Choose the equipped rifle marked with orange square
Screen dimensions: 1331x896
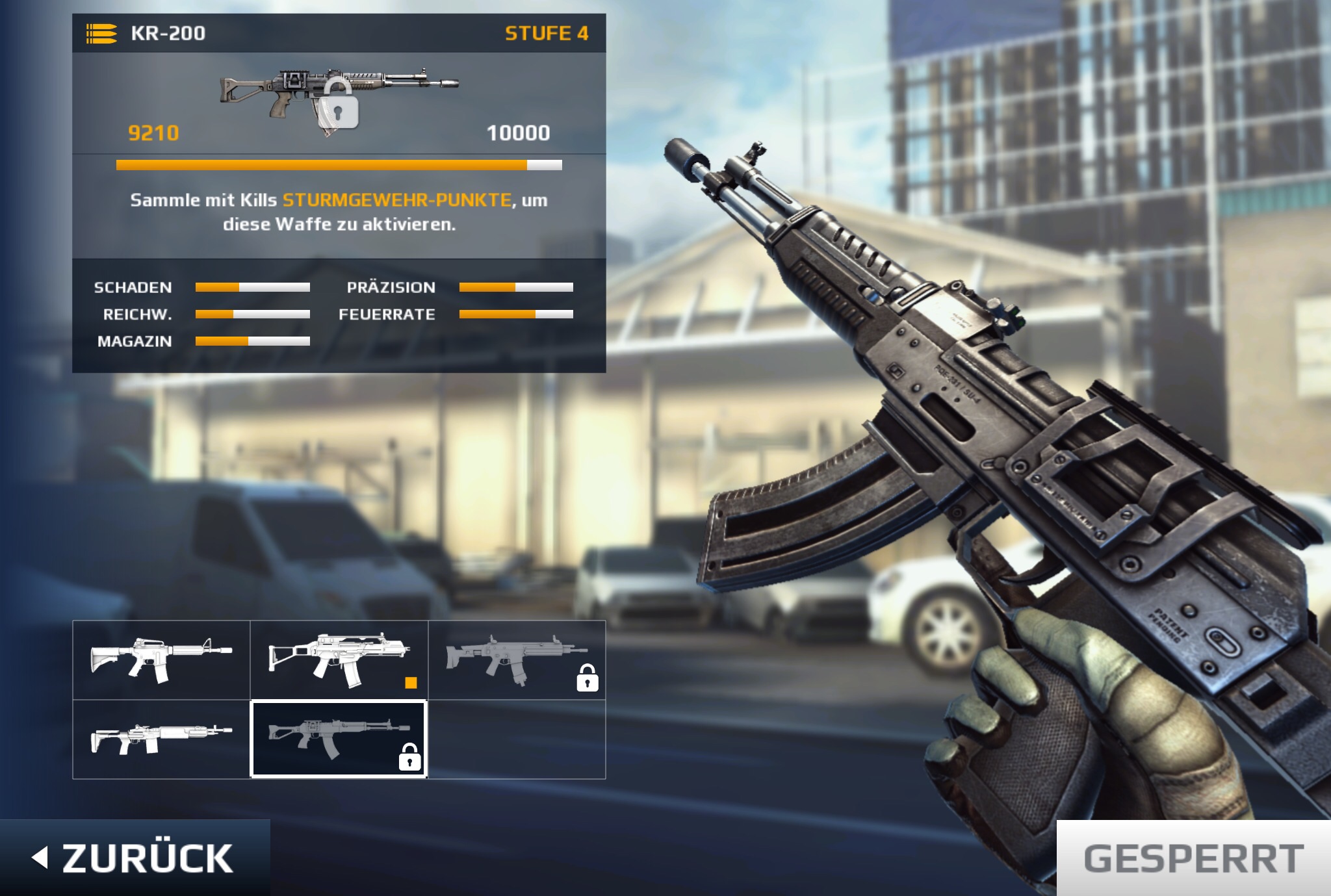tap(339, 659)
